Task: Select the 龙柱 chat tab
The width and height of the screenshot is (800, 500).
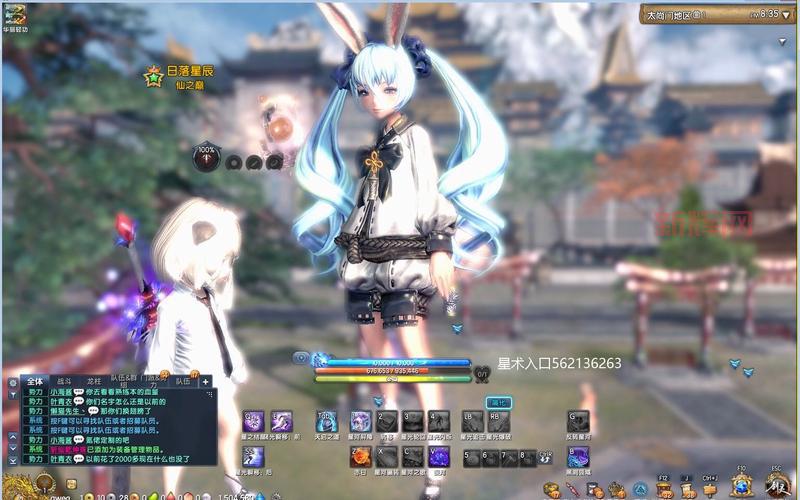Action: (x=94, y=381)
